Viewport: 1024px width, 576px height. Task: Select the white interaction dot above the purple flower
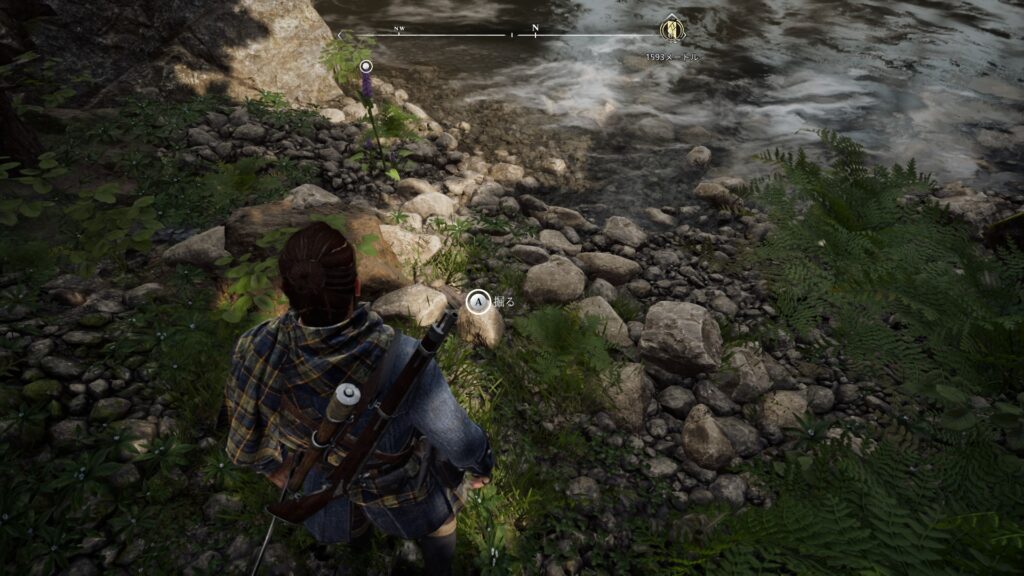(366, 66)
